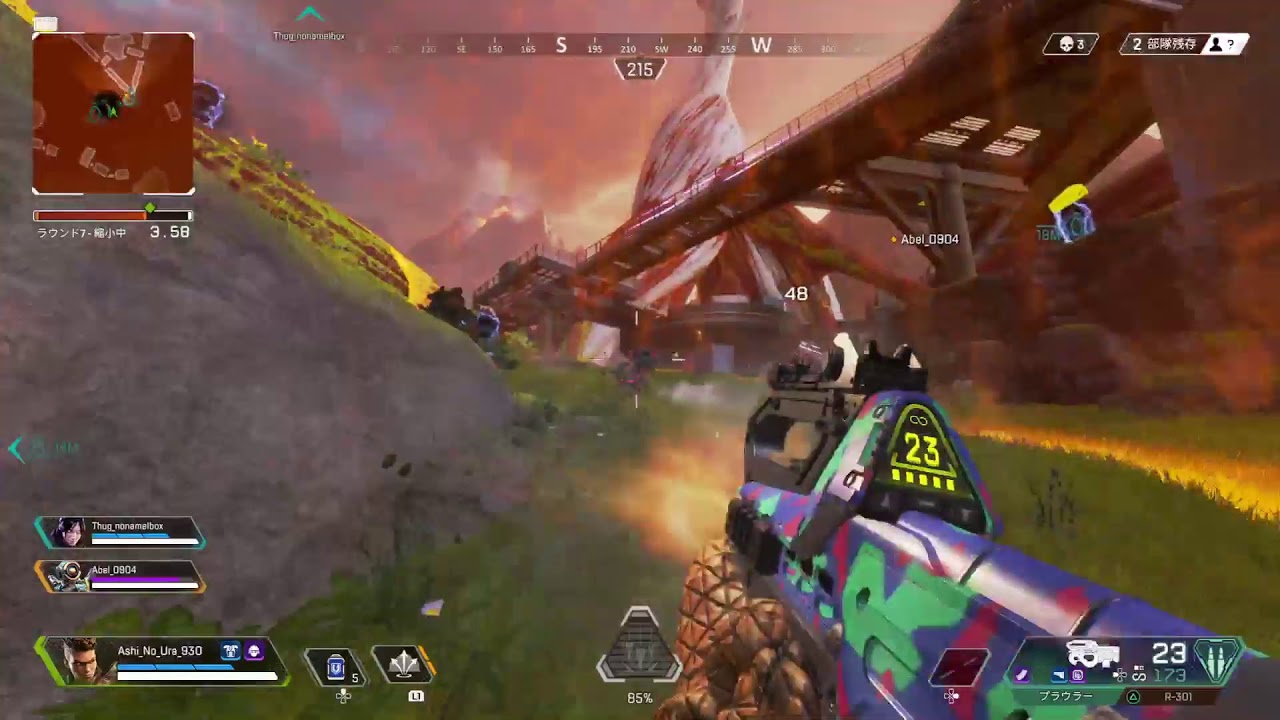Use the shield cell healing item slot

pos(336,665)
